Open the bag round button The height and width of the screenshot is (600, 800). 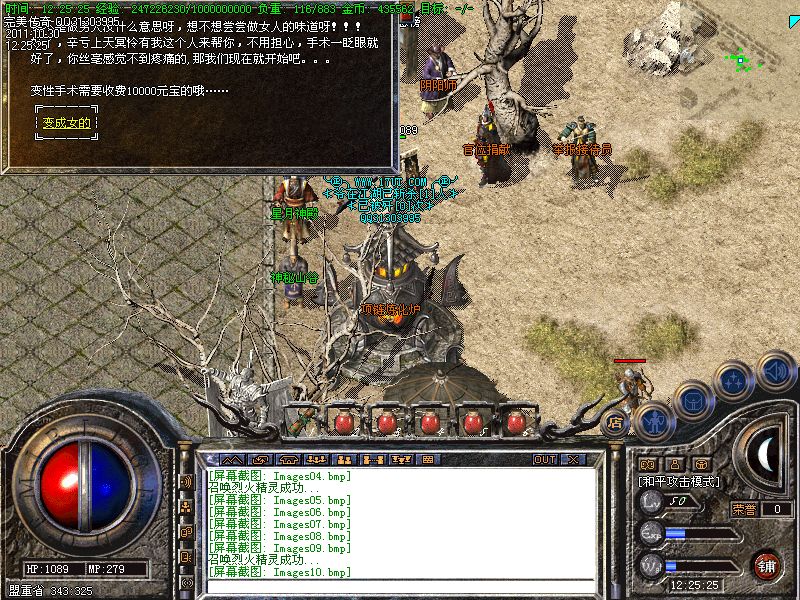[x=694, y=399]
